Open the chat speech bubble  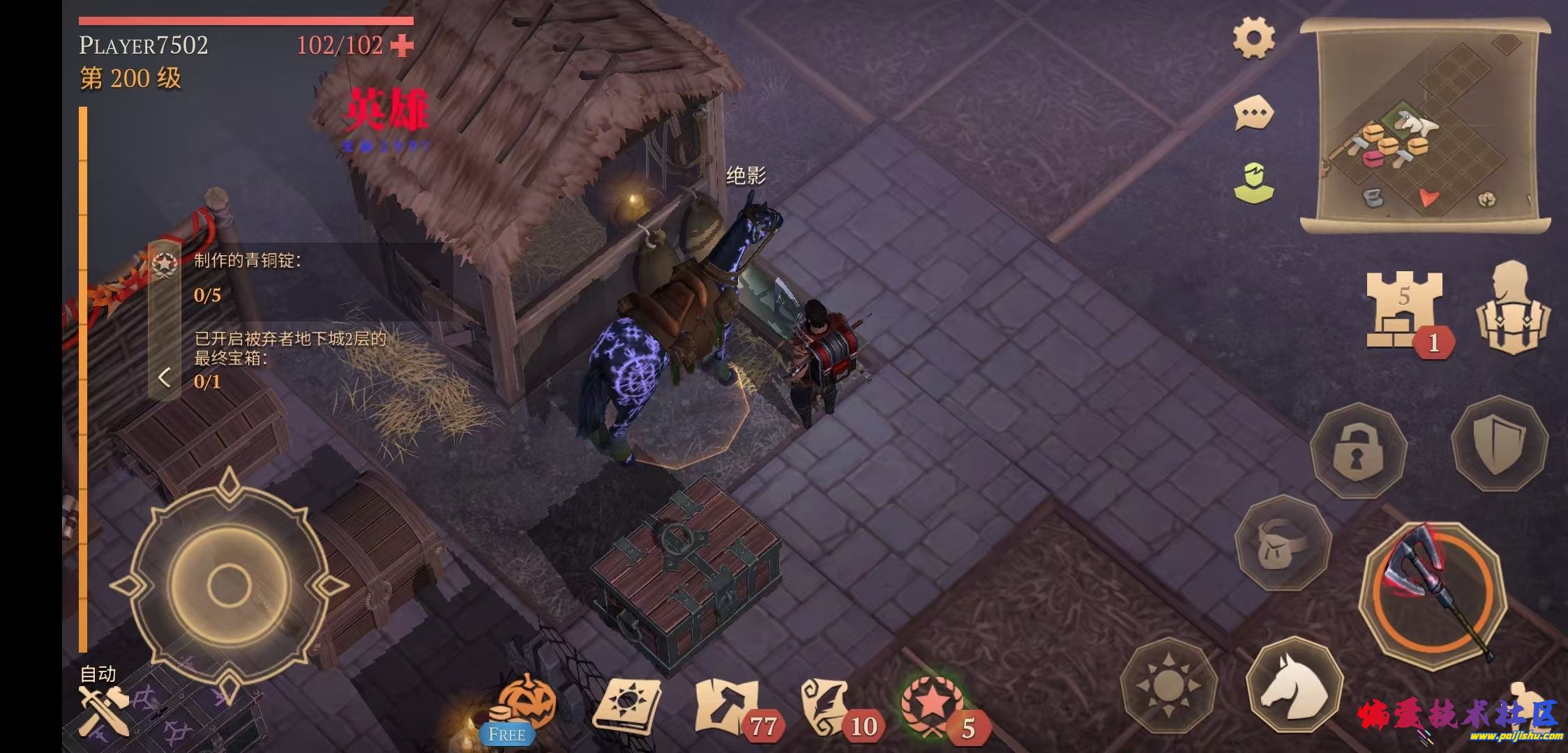click(1253, 113)
